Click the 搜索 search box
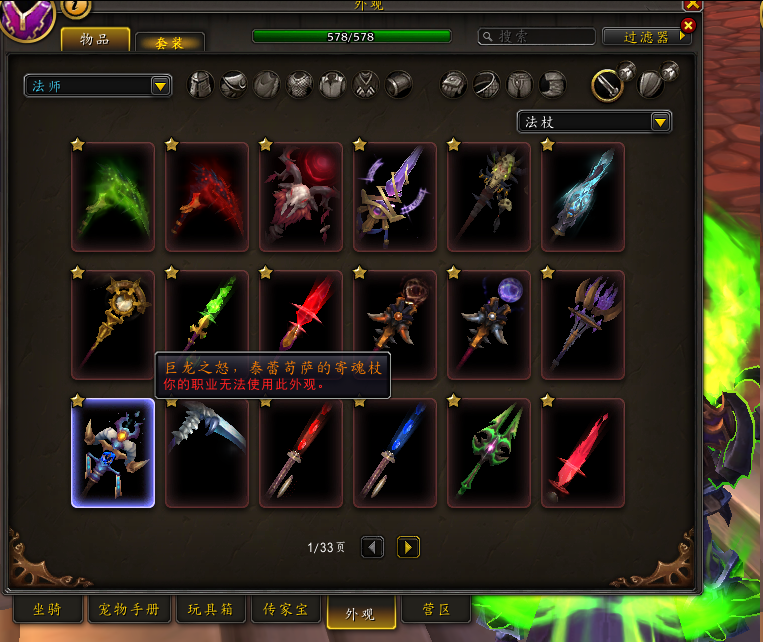This screenshot has width=763, height=642. [537, 36]
